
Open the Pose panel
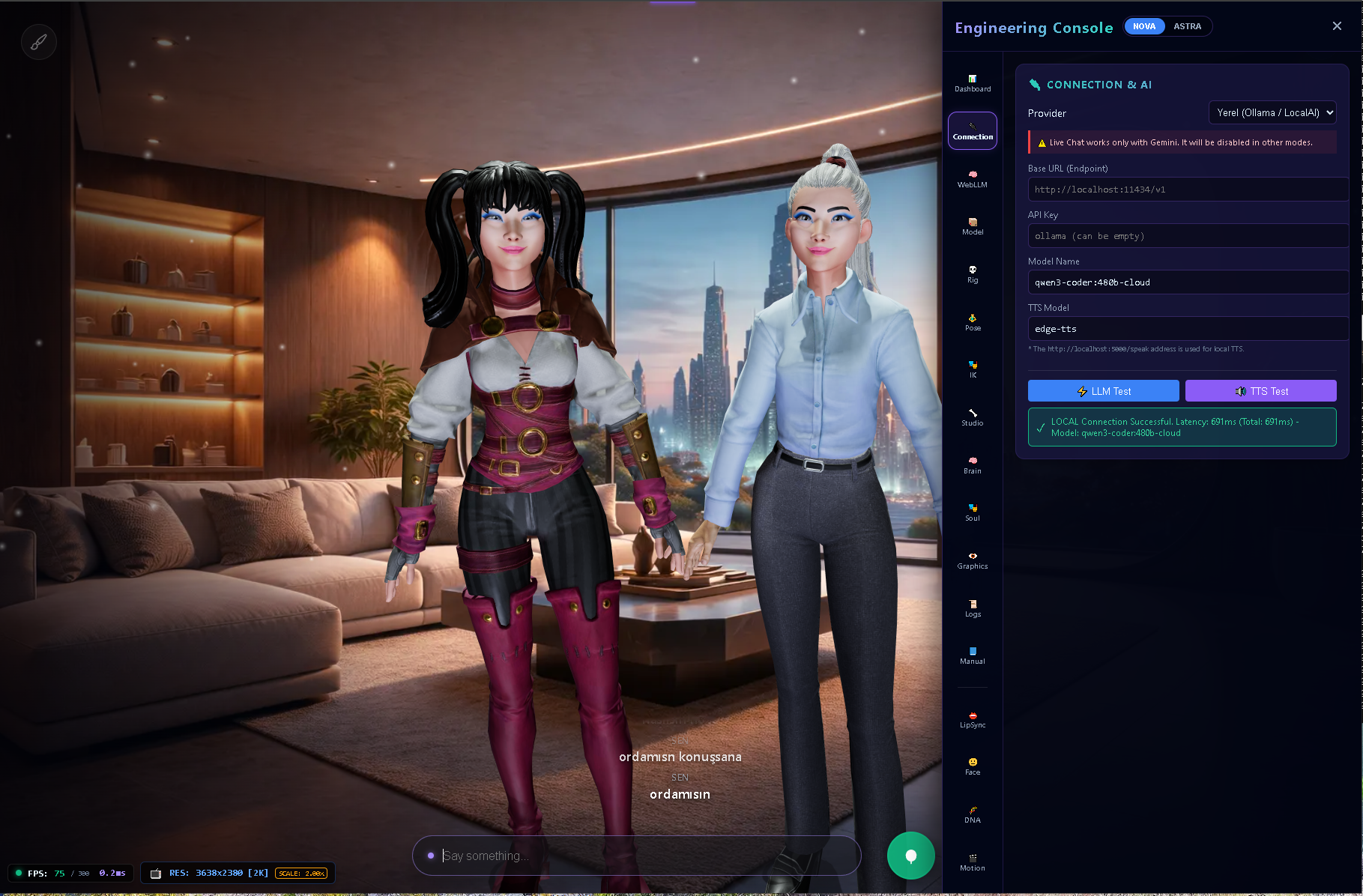[972, 321]
